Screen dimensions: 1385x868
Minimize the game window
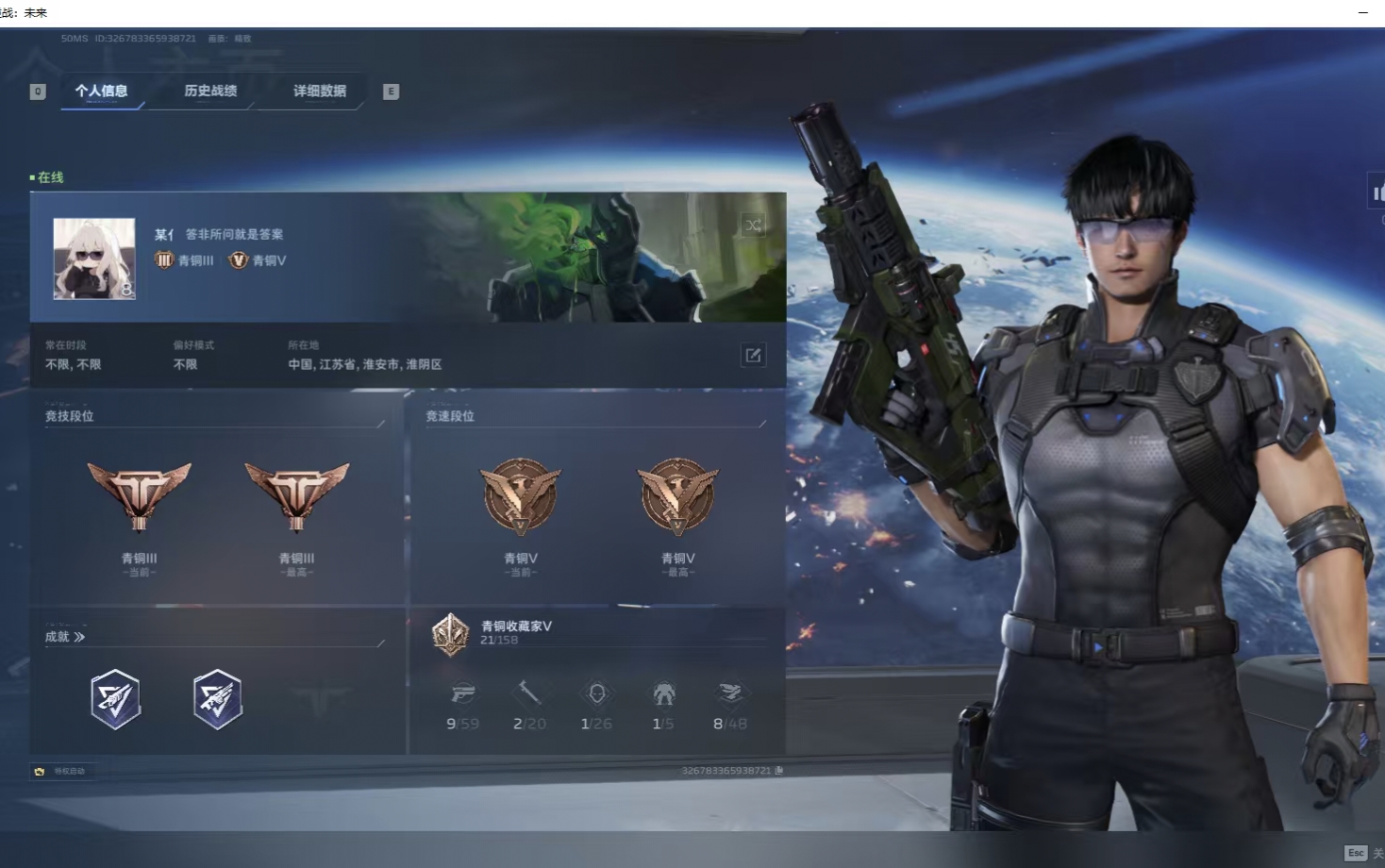[x=1362, y=12]
